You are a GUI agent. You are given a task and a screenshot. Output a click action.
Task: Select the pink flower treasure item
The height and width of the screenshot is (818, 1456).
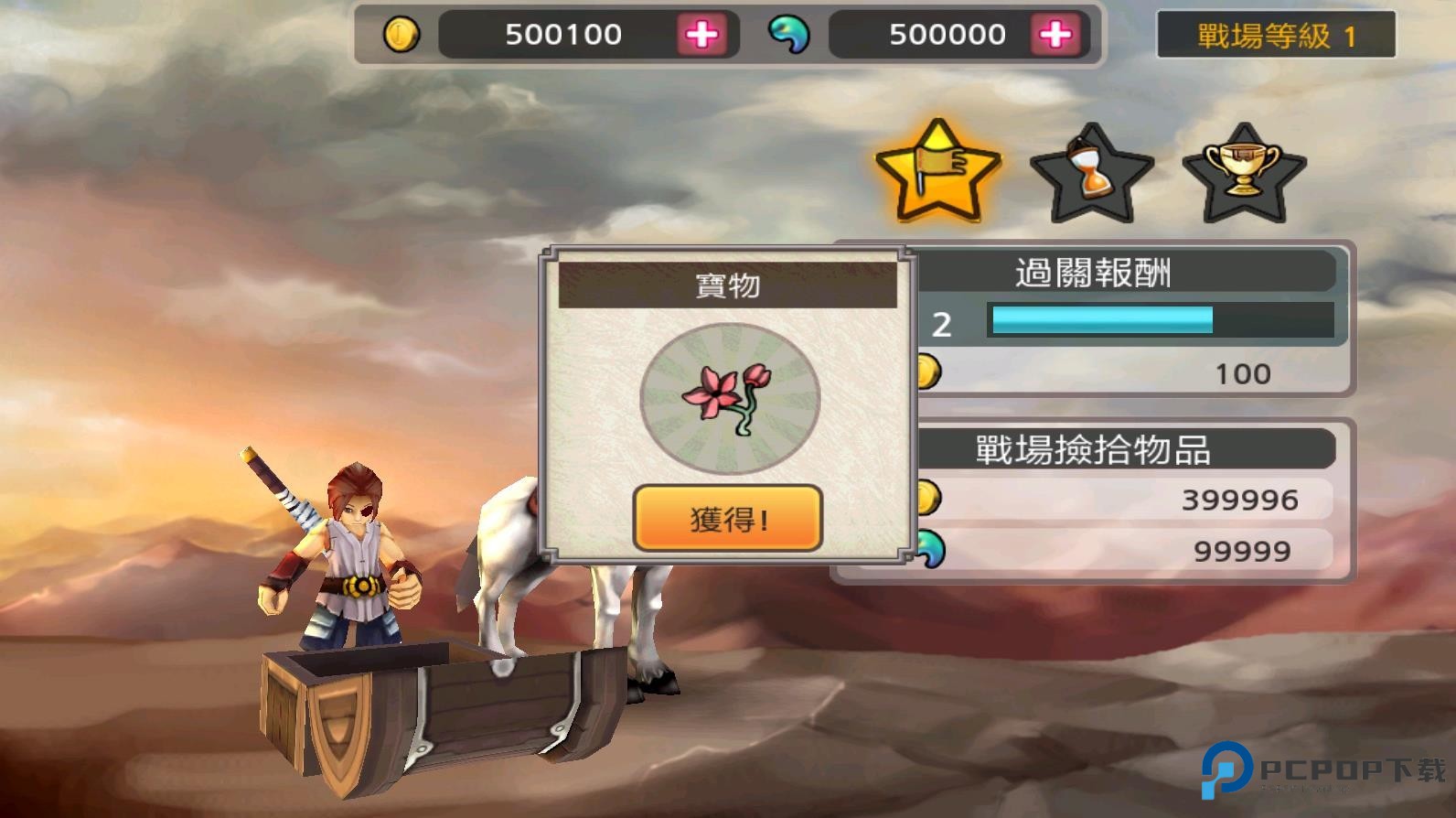pyautogui.click(x=730, y=398)
